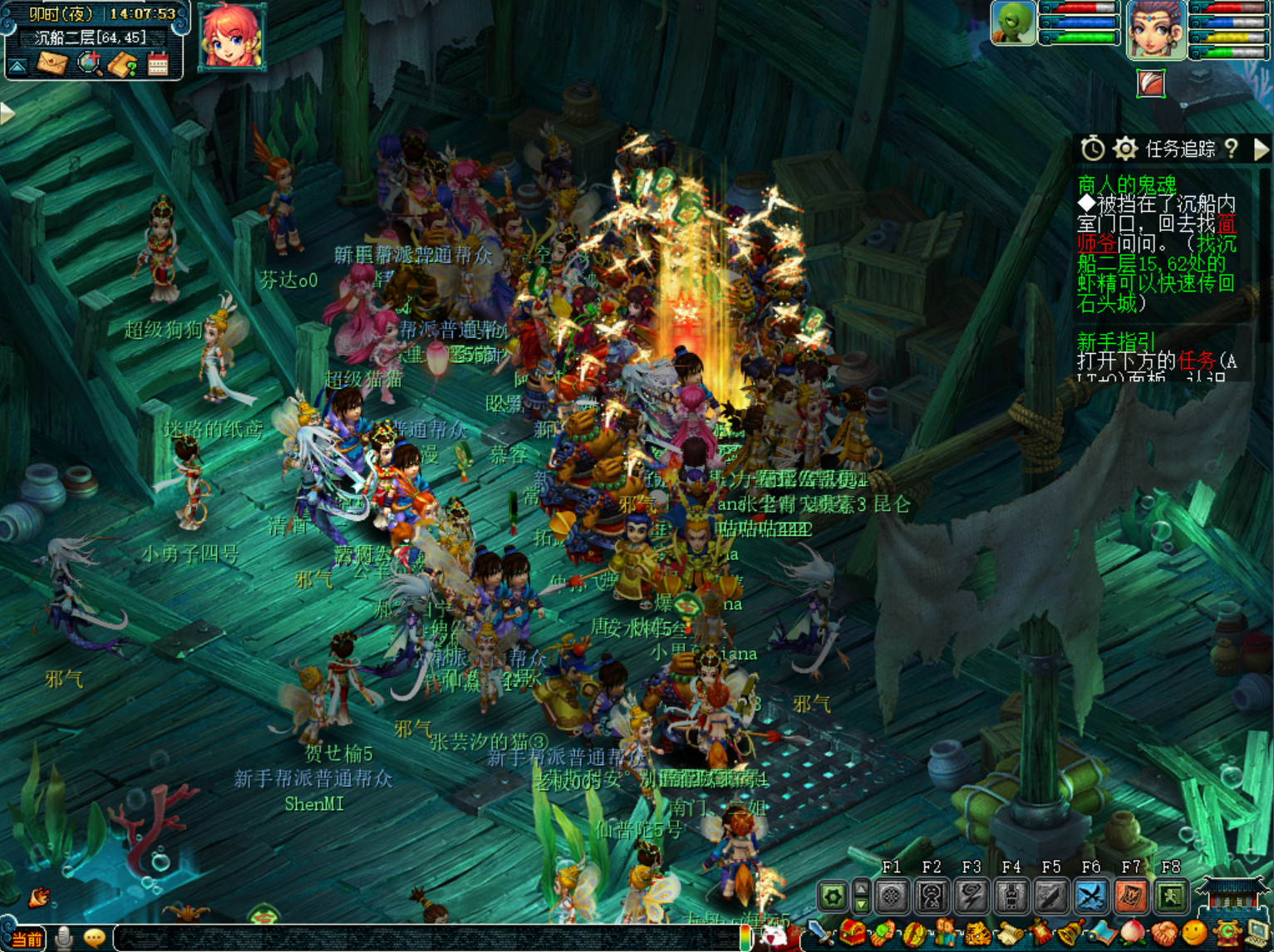1274x952 pixels.
Task: Open the hotbar gear settings button
Action: tap(833, 896)
